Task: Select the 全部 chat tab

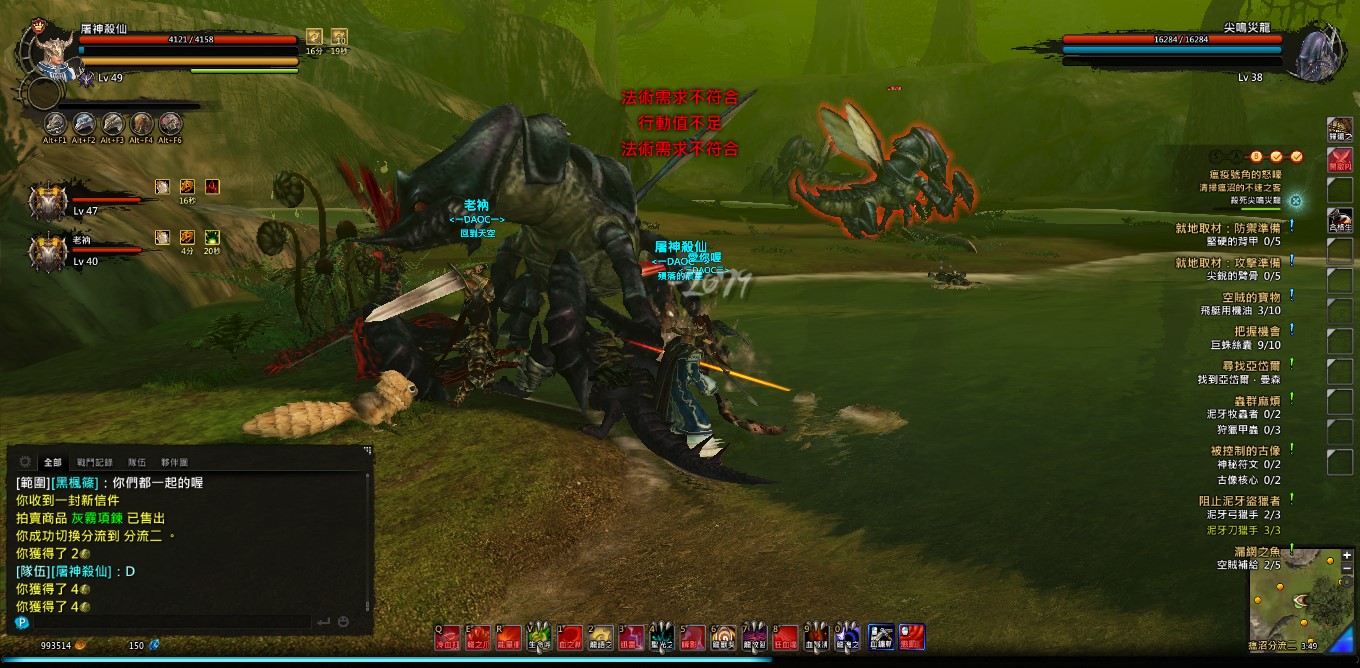Action: point(52,462)
